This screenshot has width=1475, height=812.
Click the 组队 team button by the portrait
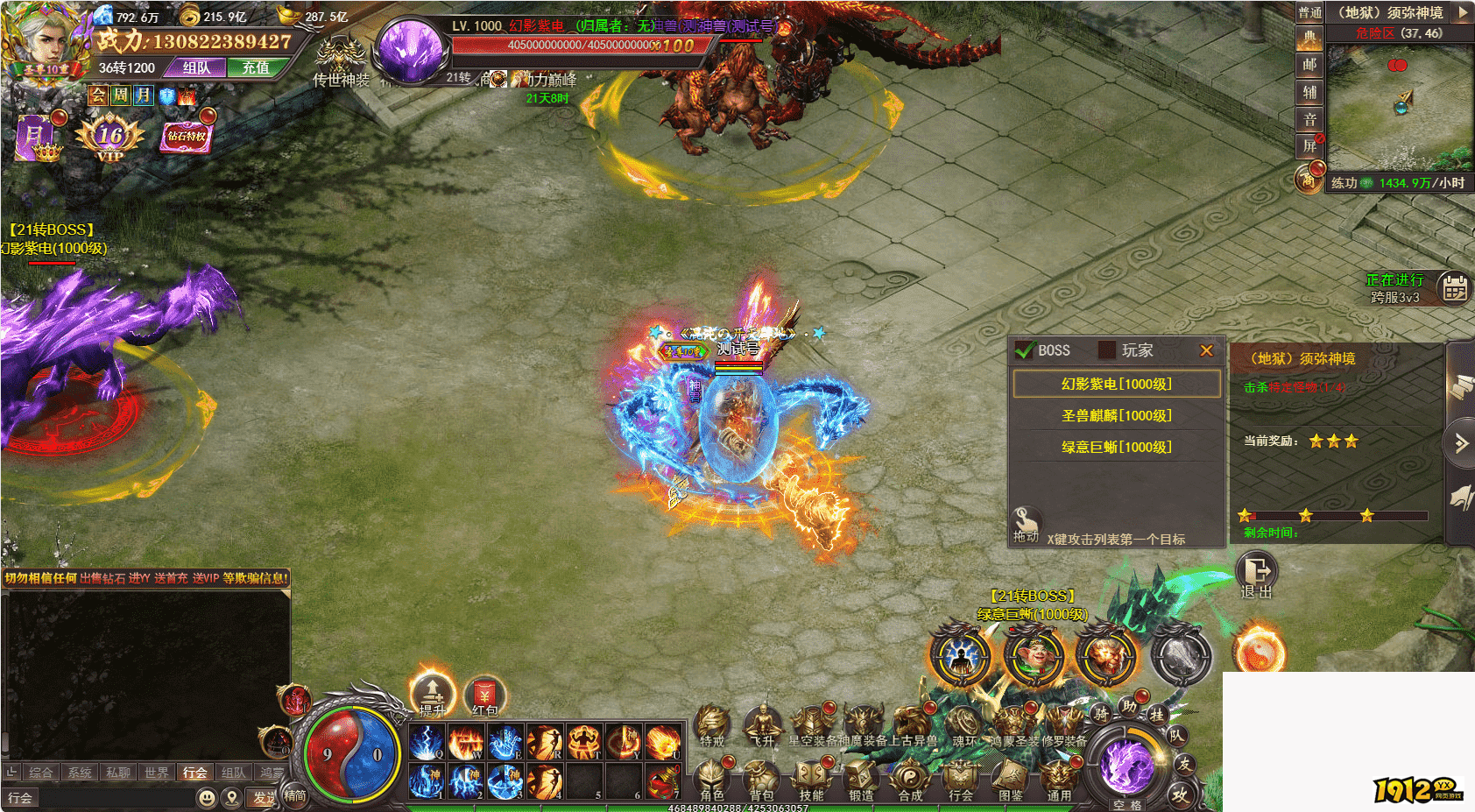(x=196, y=67)
